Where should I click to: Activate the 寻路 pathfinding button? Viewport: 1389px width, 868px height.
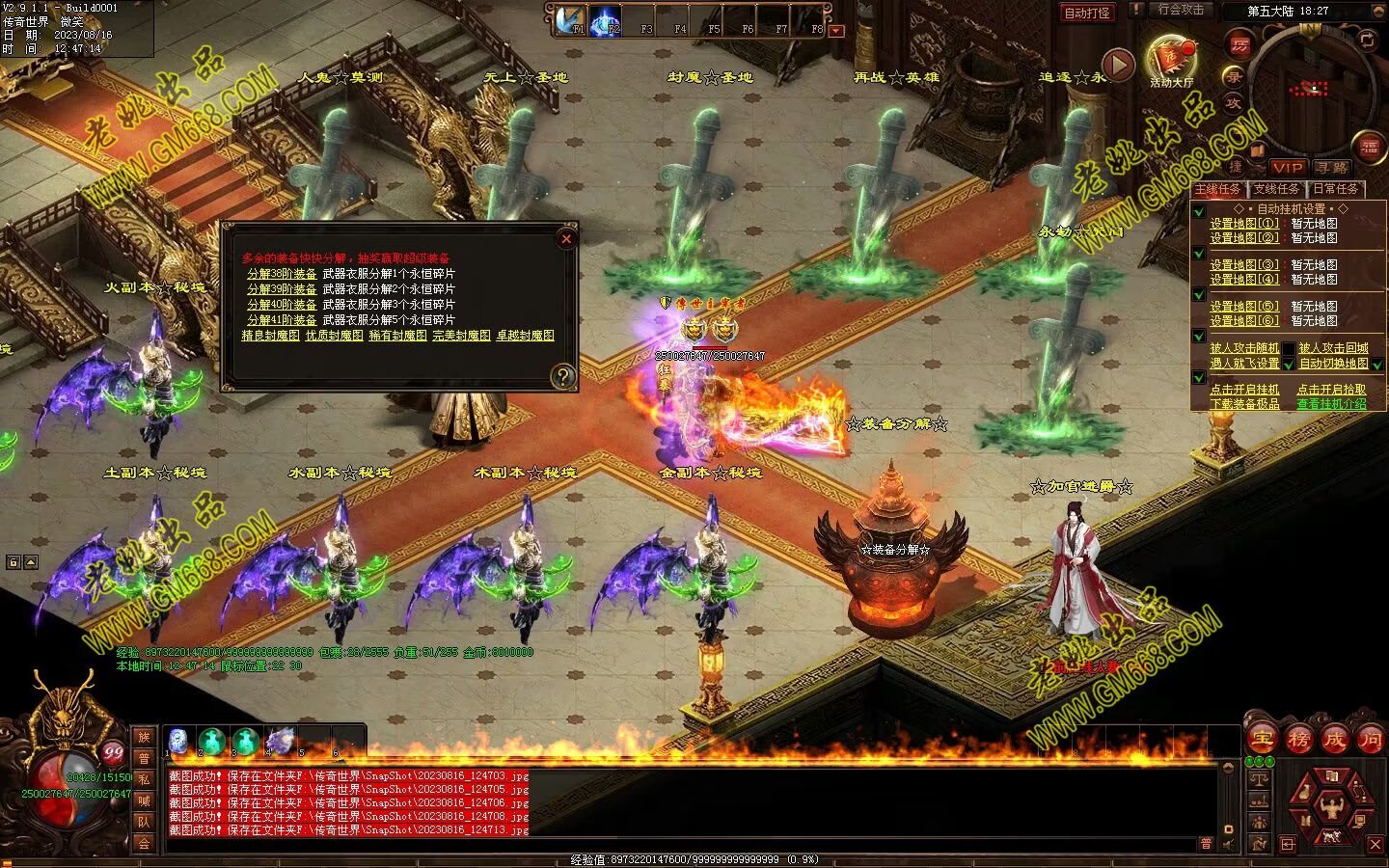pos(1331,168)
